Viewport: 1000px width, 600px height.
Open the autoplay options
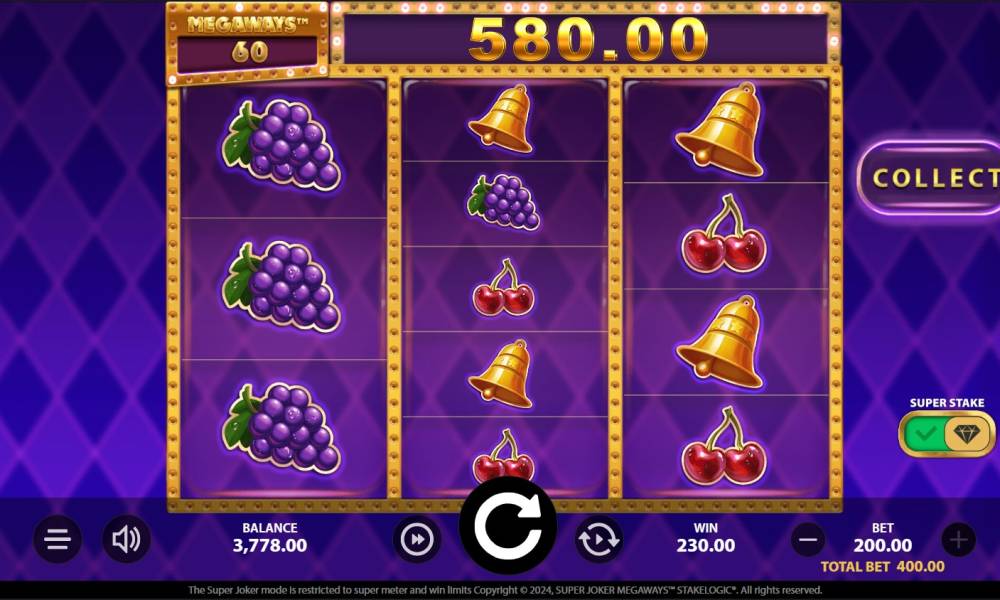pyautogui.click(x=599, y=540)
